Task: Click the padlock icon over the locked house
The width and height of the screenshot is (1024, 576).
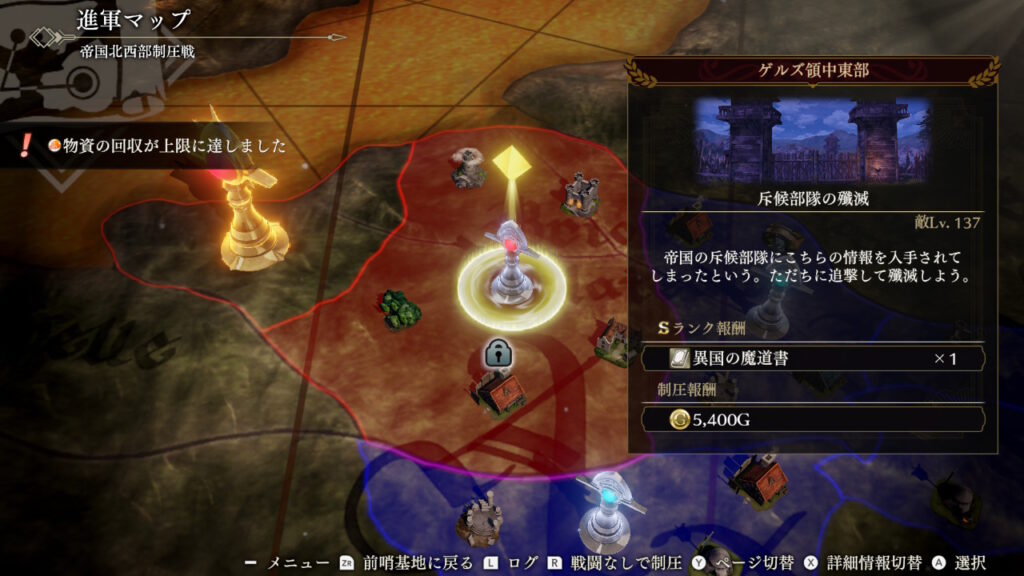Action: [497, 352]
